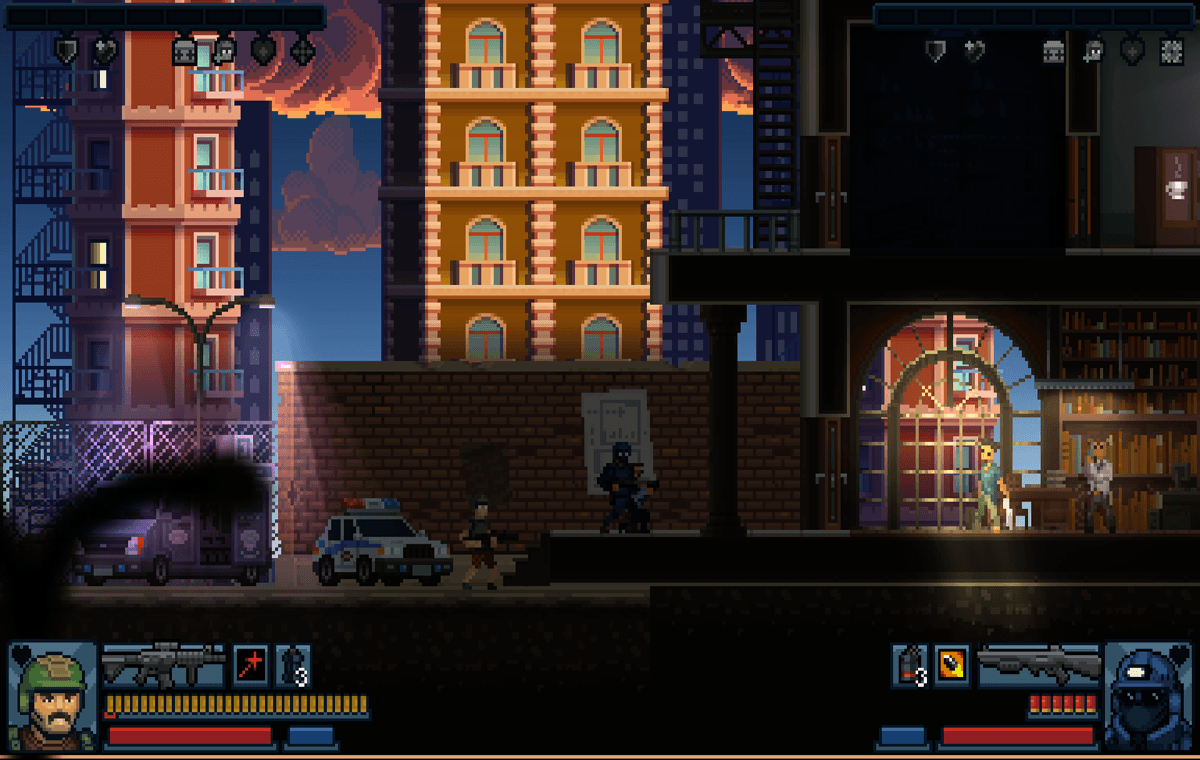Activate the orange incendiary shell icon
The width and height of the screenshot is (1200, 760).
pos(951,665)
